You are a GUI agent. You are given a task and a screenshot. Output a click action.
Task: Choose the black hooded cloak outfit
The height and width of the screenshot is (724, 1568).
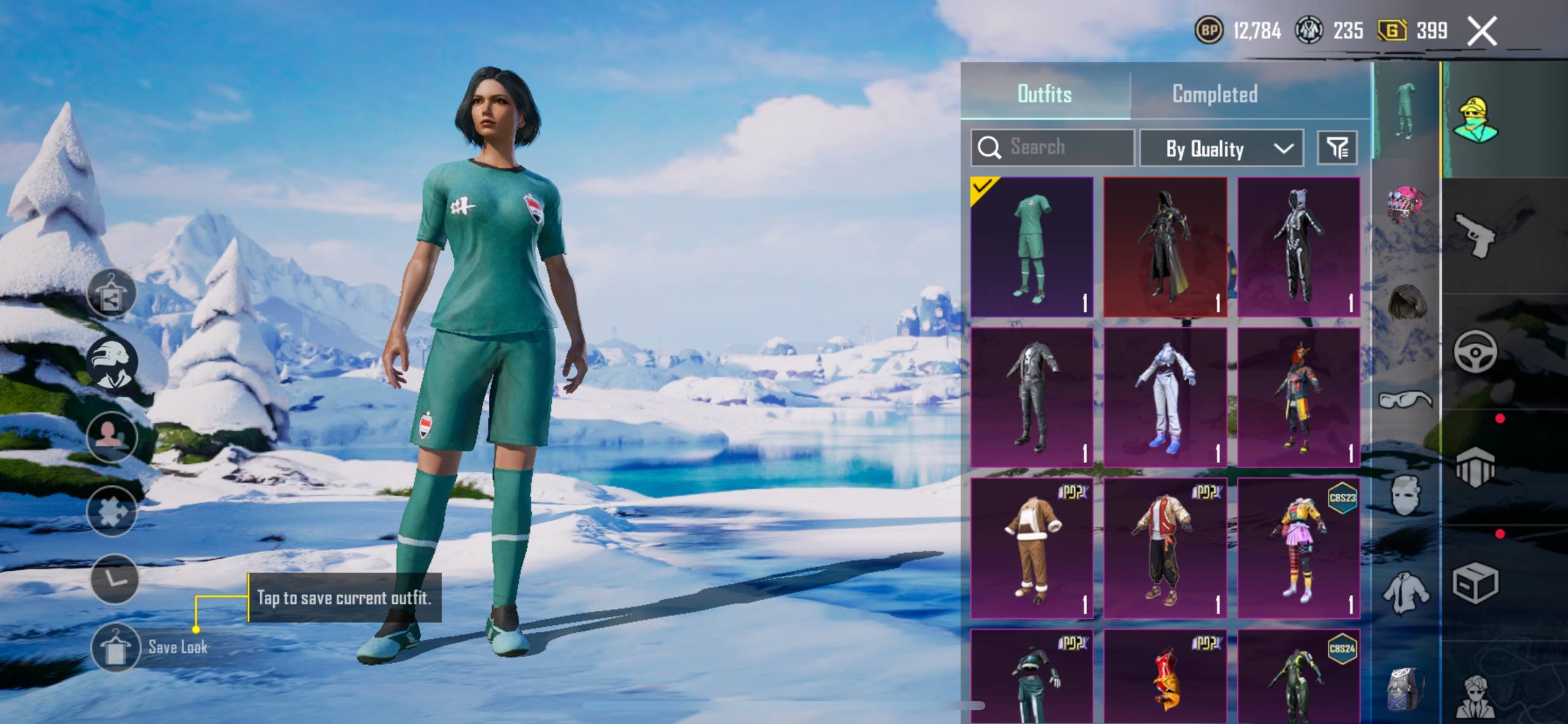pos(1165,247)
